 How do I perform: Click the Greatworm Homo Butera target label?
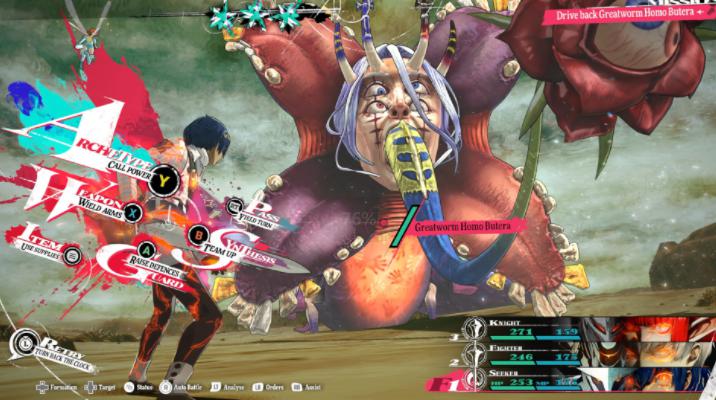click(x=463, y=228)
